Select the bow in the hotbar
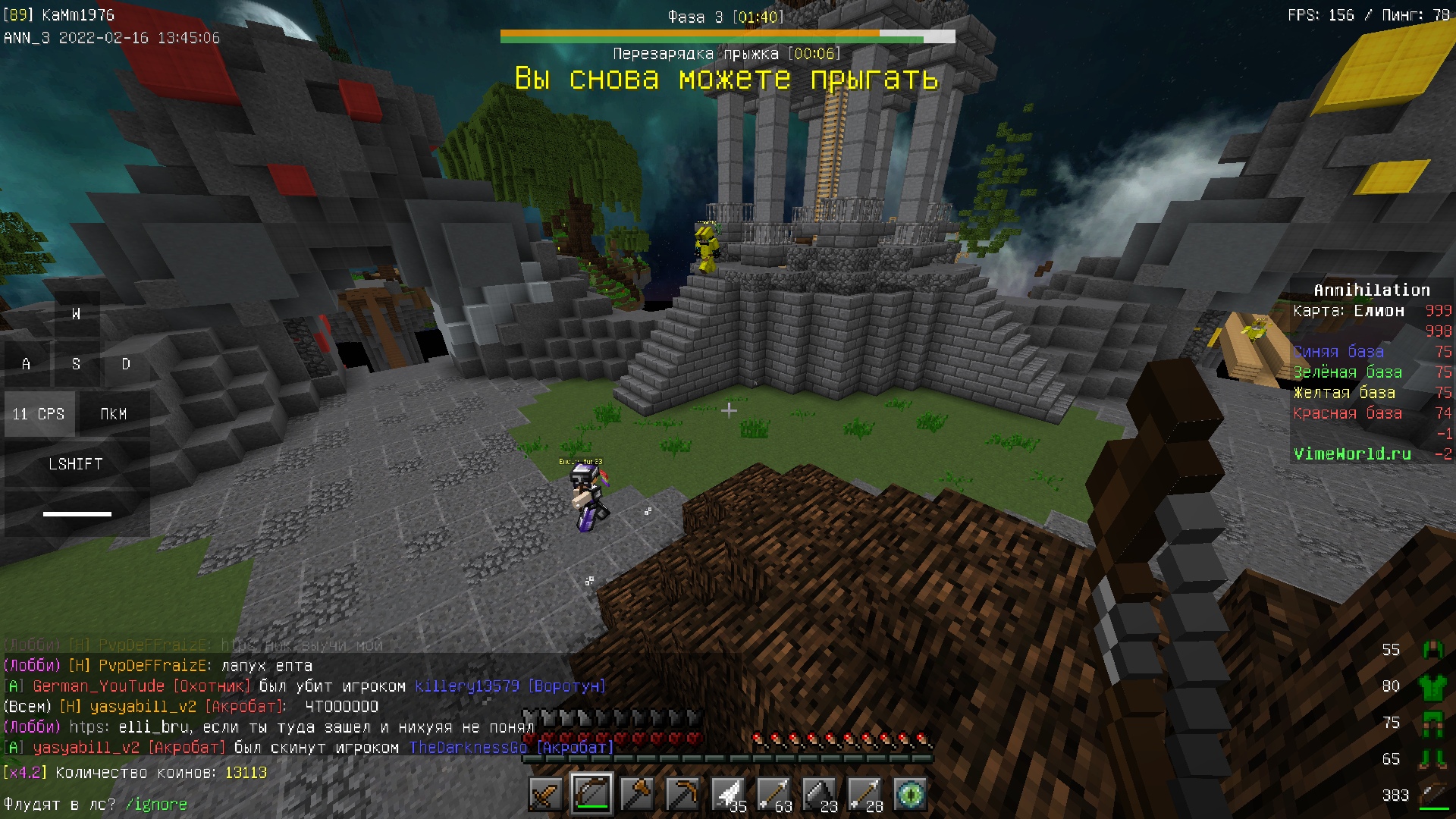Screen dimensions: 1456x819 point(591,795)
